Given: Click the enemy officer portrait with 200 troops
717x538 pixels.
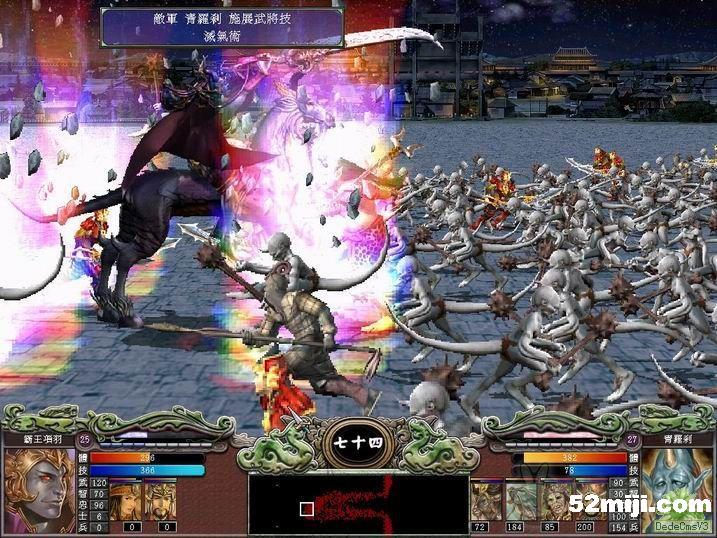Looking at the screenshot, I should pos(588,499).
